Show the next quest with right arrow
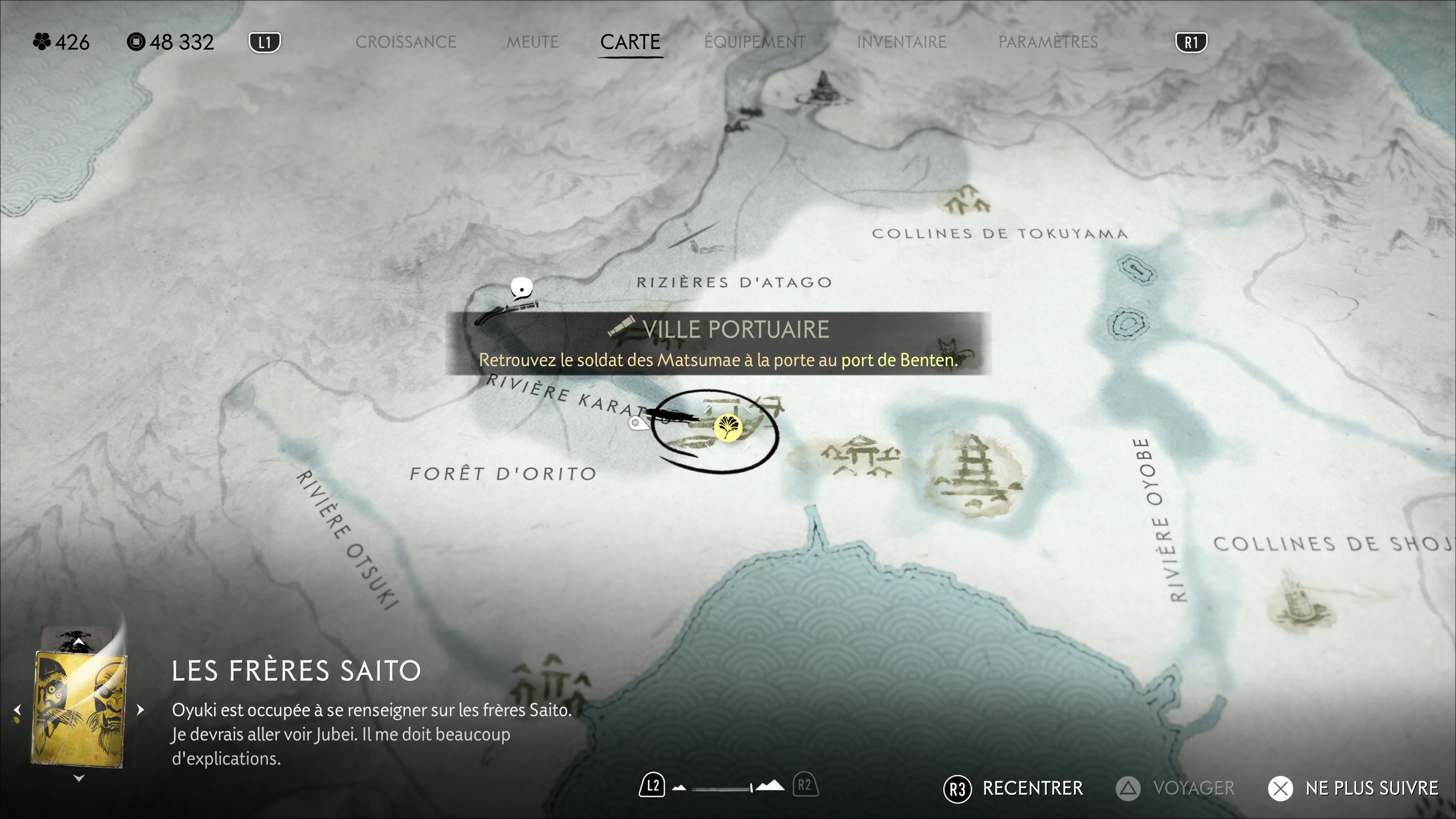1456x819 pixels. 140,709
